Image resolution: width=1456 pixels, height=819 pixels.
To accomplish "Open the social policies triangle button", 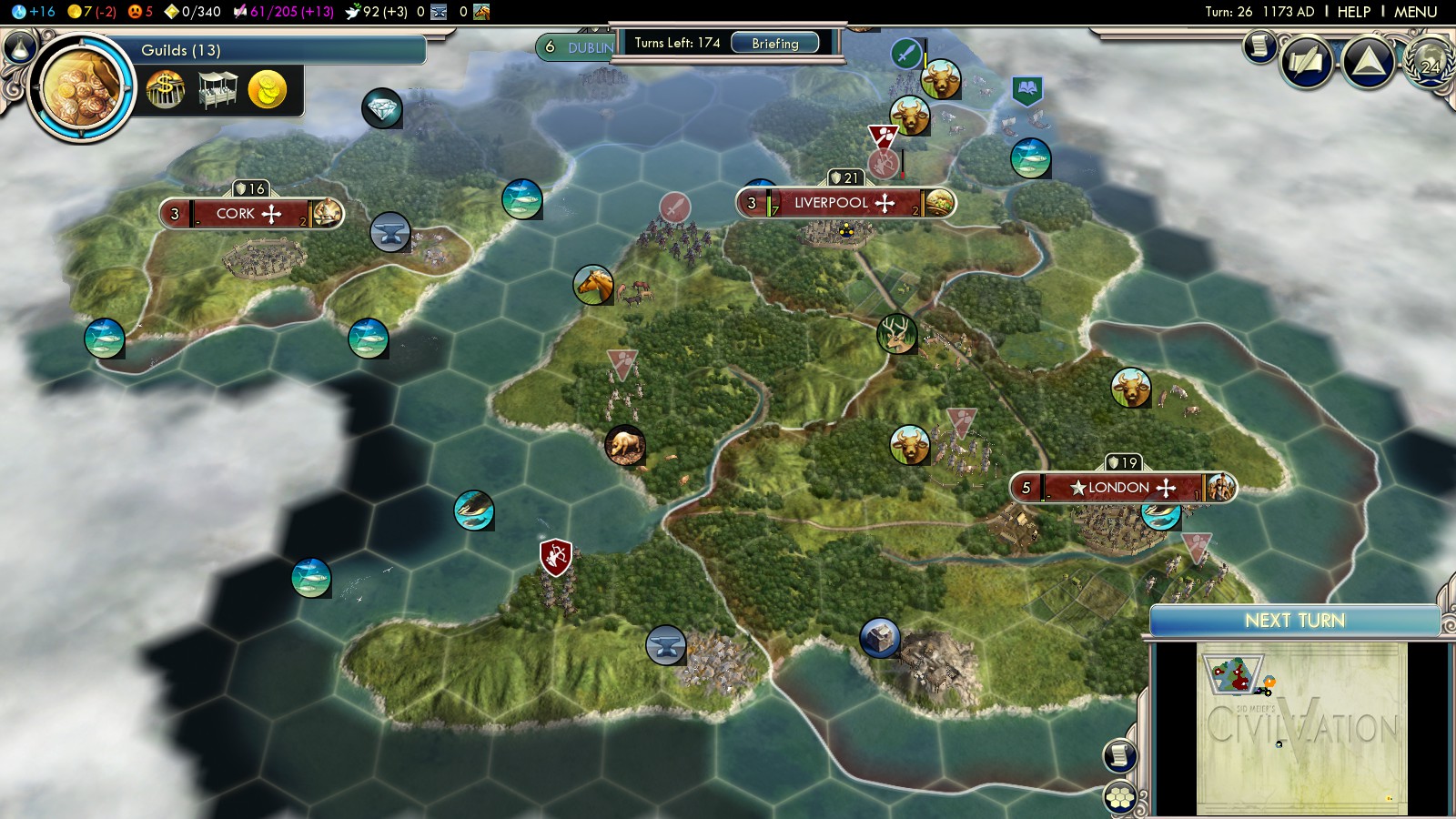I will 1369,63.
